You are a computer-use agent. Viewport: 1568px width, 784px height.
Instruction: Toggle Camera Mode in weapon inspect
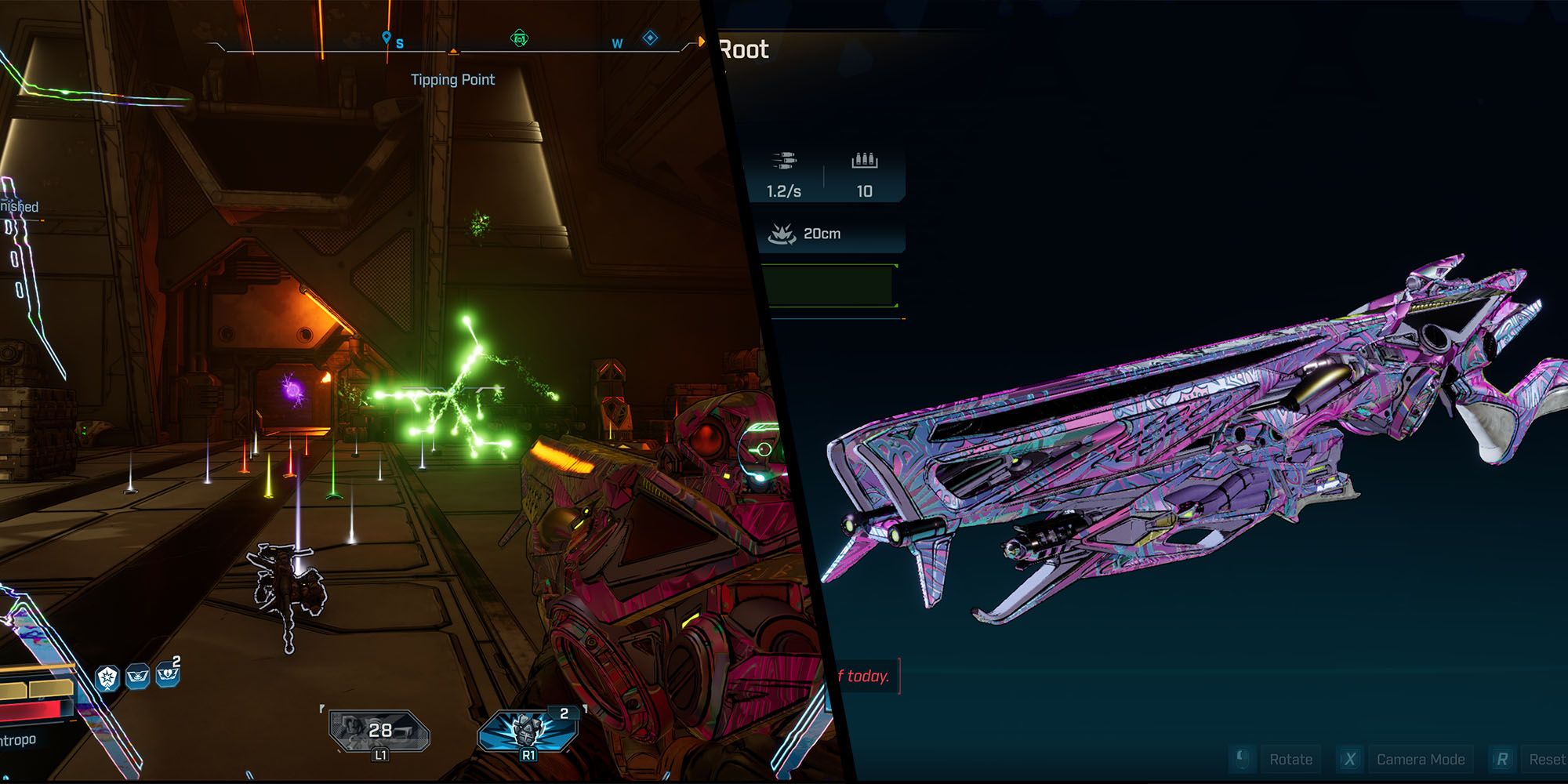[1420, 759]
